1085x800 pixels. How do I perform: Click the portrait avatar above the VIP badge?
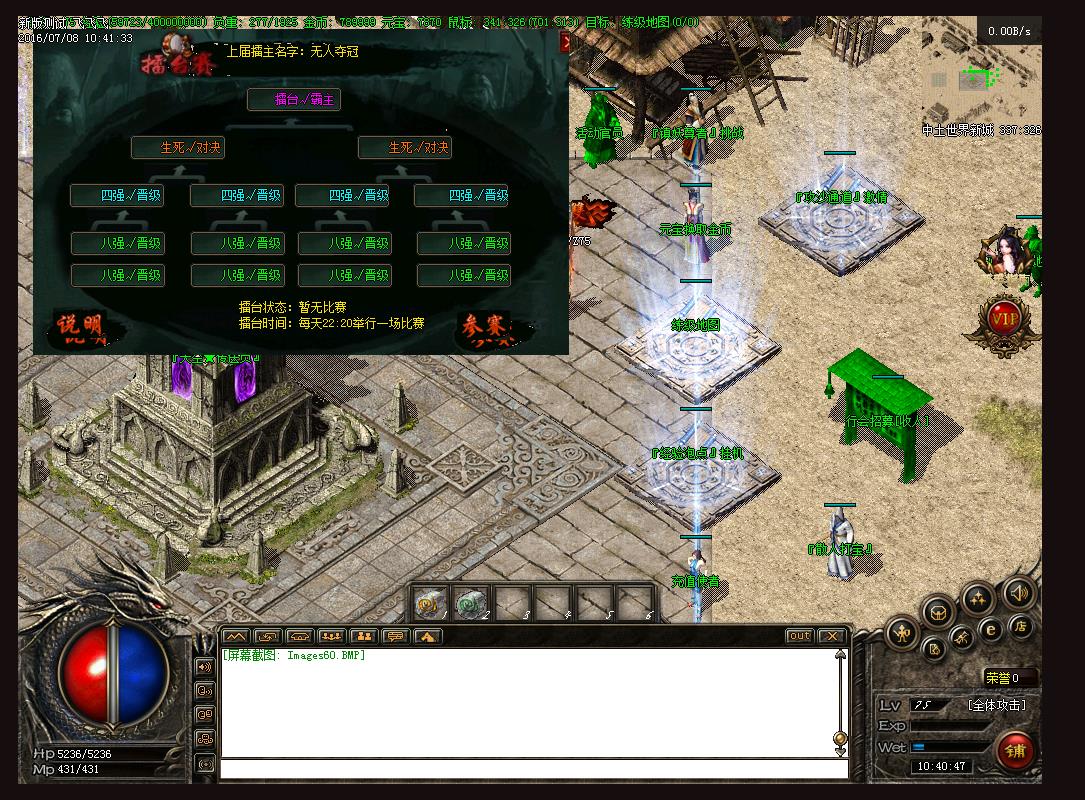(x=1003, y=255)
